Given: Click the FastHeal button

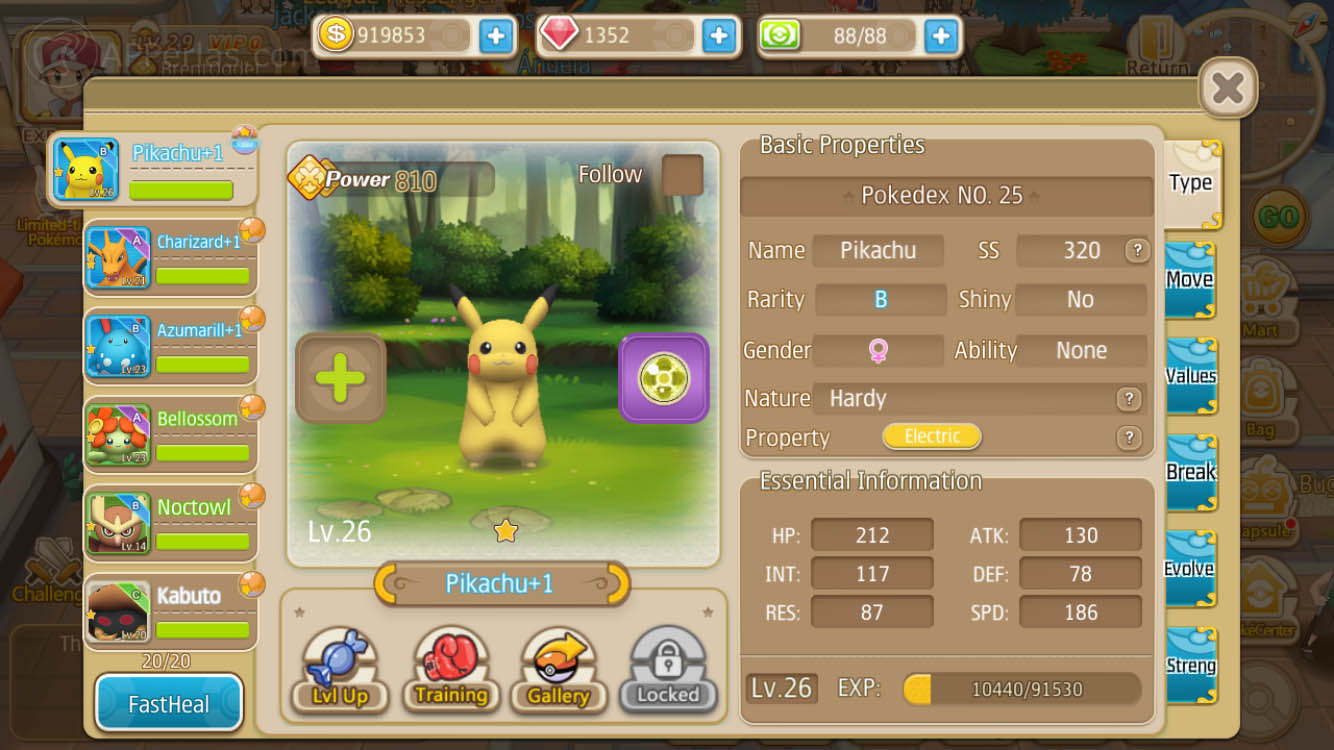Looking at the screenshot, I should click(169, 704).
